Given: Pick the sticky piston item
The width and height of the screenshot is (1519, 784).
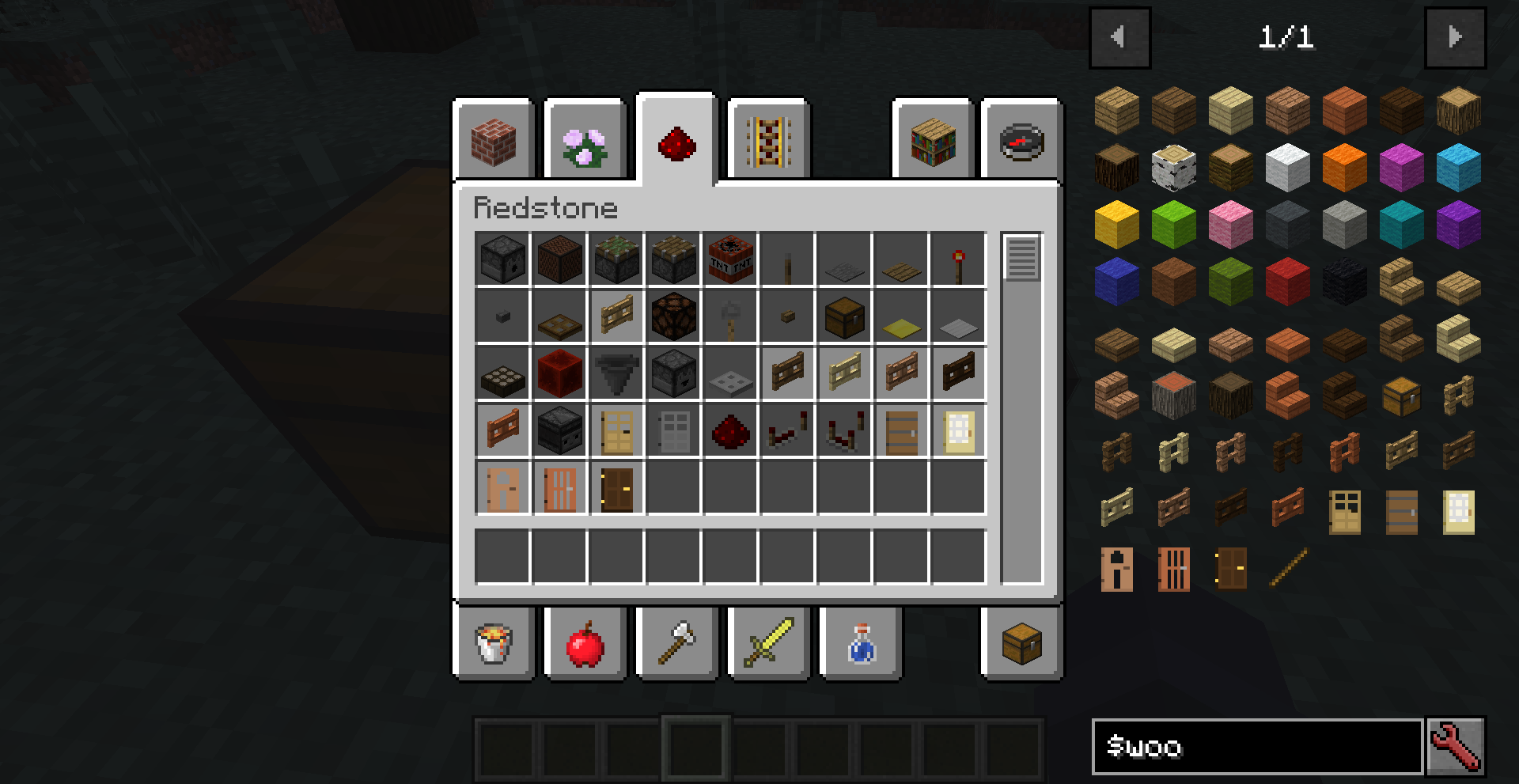Looking at the screenshot, I should click(616, 258).
